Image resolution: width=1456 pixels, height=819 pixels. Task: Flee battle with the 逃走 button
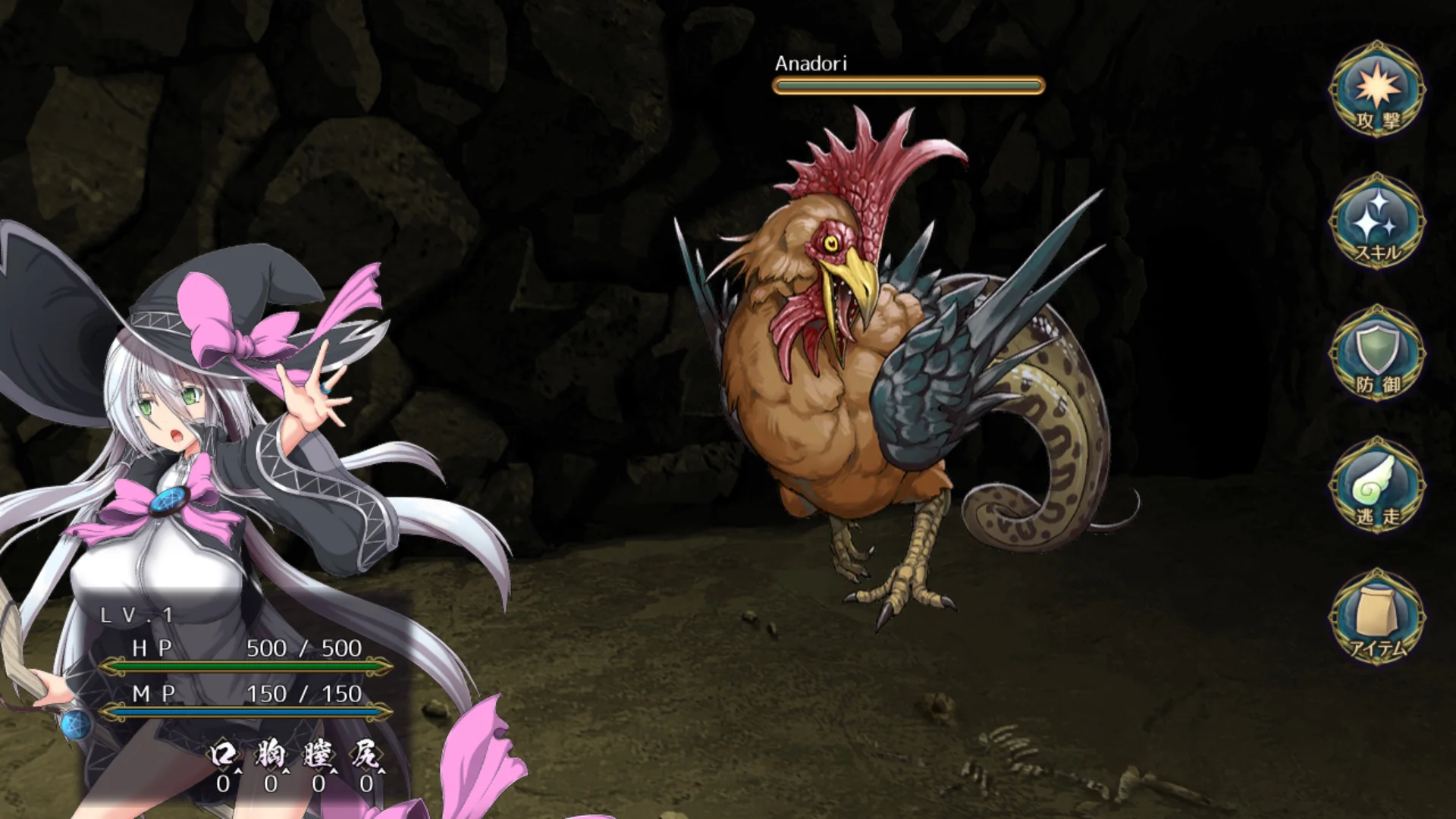coord(1377,487)
